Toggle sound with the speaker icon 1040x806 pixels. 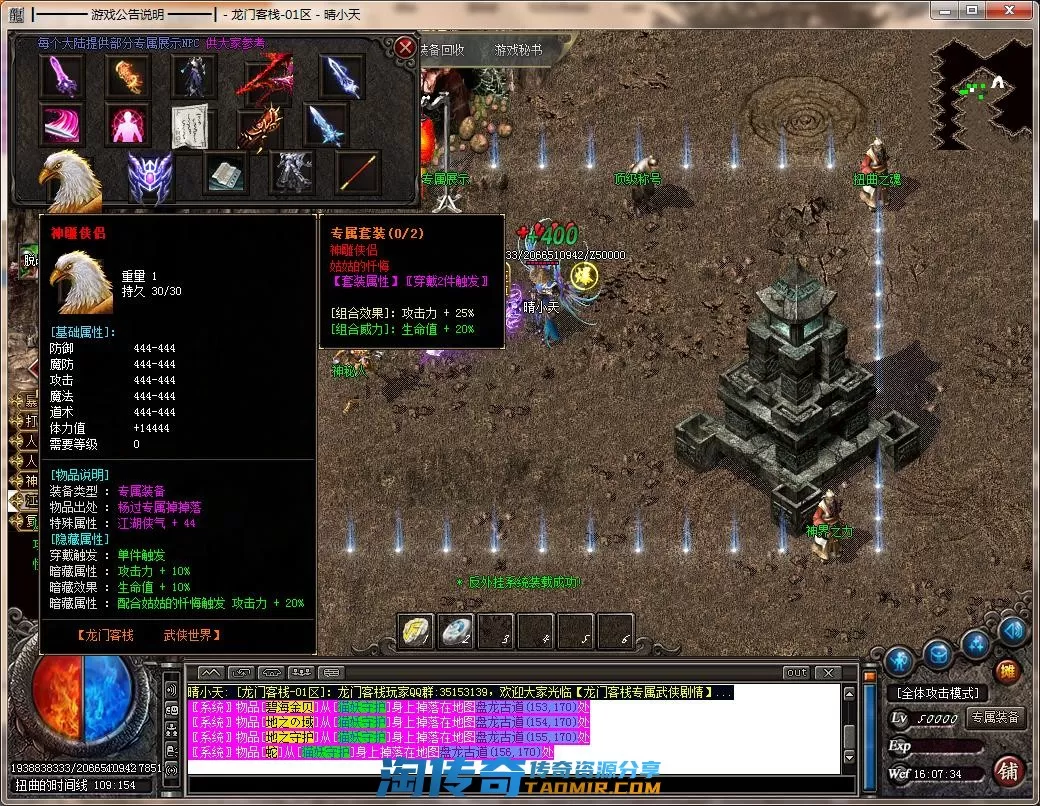tap(1012, 630)
